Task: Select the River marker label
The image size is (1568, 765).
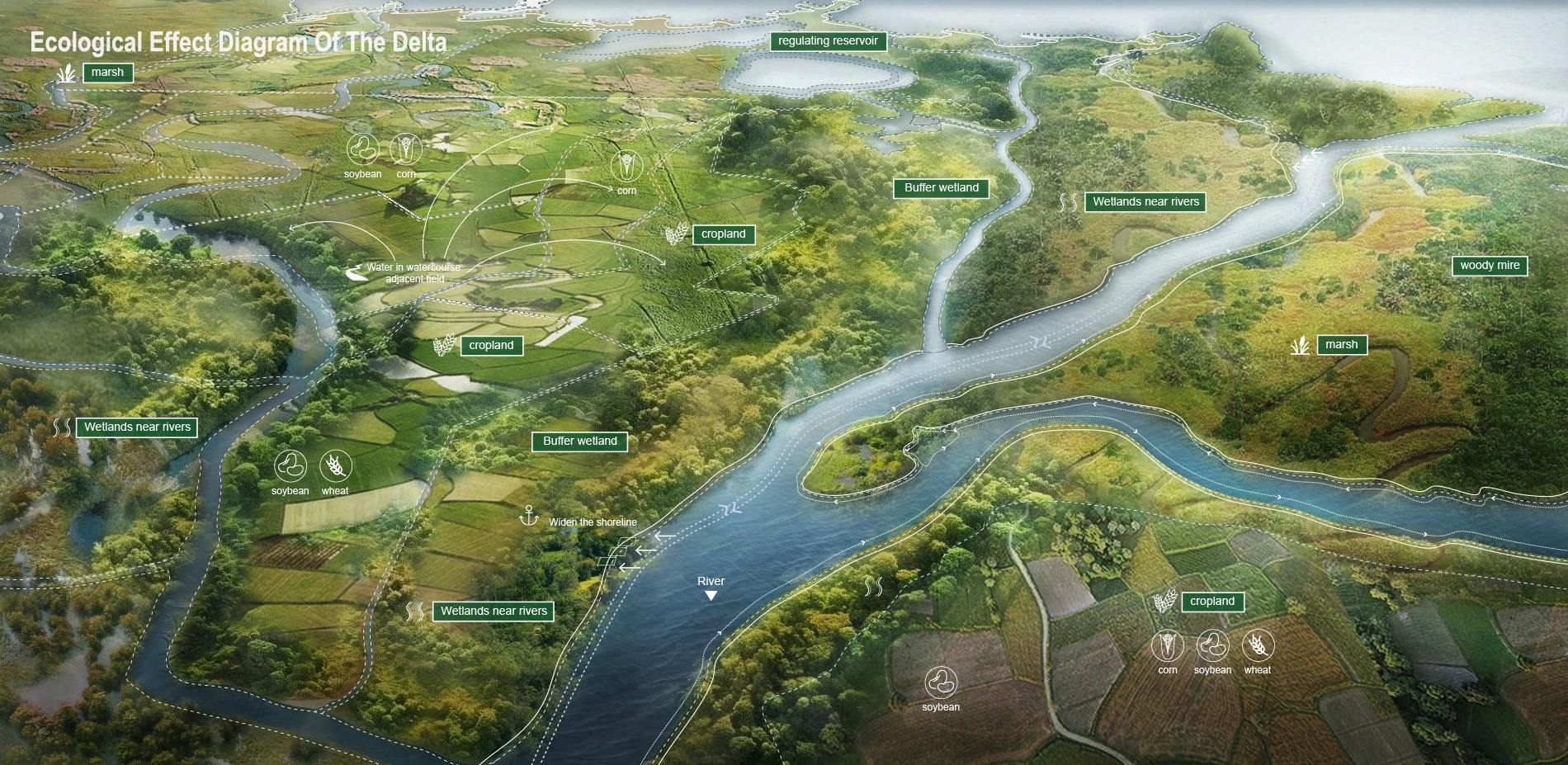Action: click(x=711, y=582)
